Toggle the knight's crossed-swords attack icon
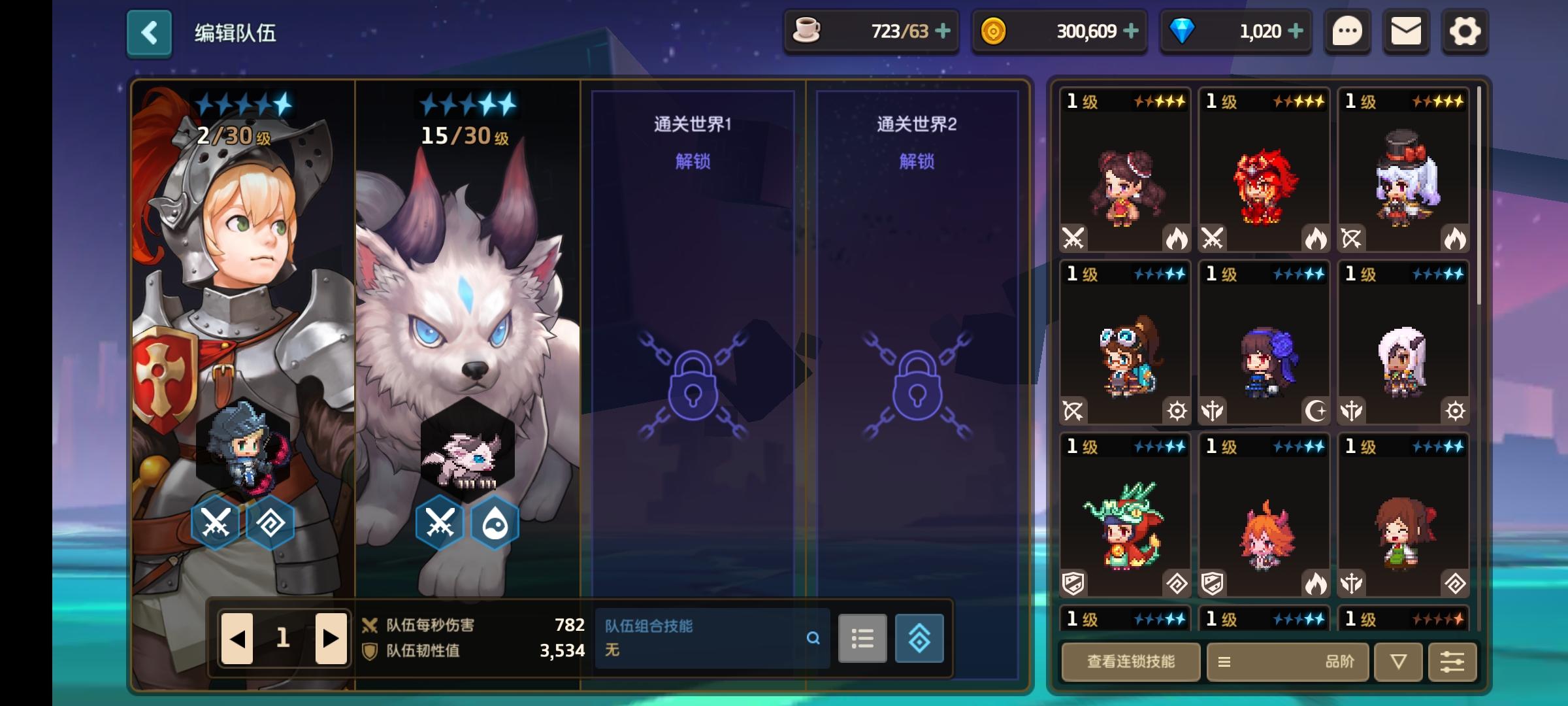 click(x=218, y=522)
